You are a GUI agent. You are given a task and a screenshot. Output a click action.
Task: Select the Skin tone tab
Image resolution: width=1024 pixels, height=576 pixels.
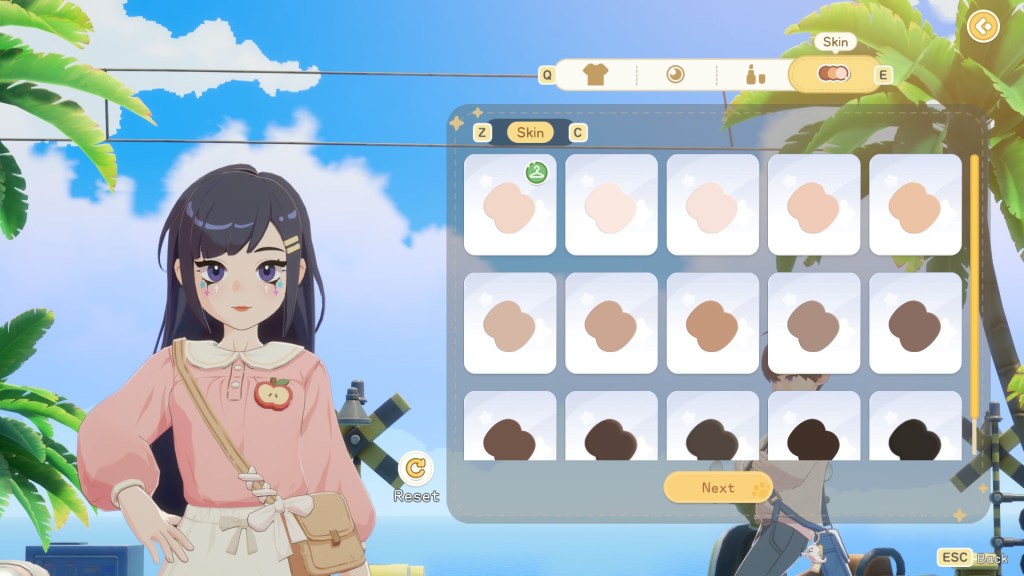click(x=834, y=74)
